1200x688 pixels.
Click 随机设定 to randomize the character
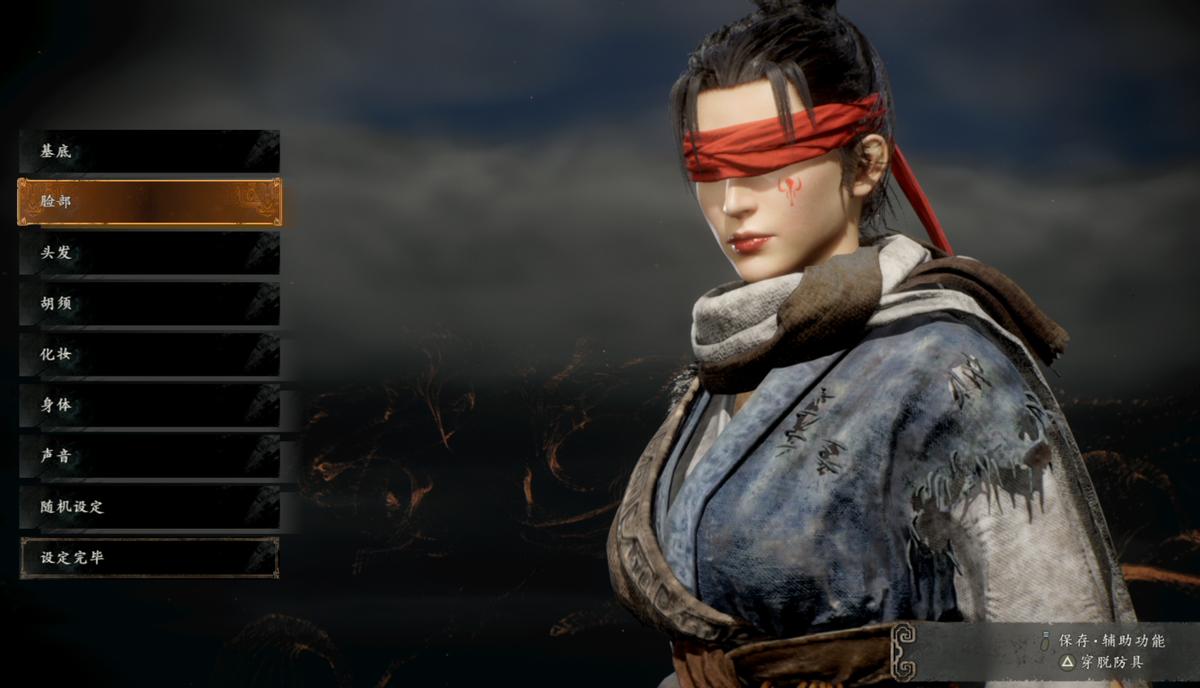tap(149, 507)
